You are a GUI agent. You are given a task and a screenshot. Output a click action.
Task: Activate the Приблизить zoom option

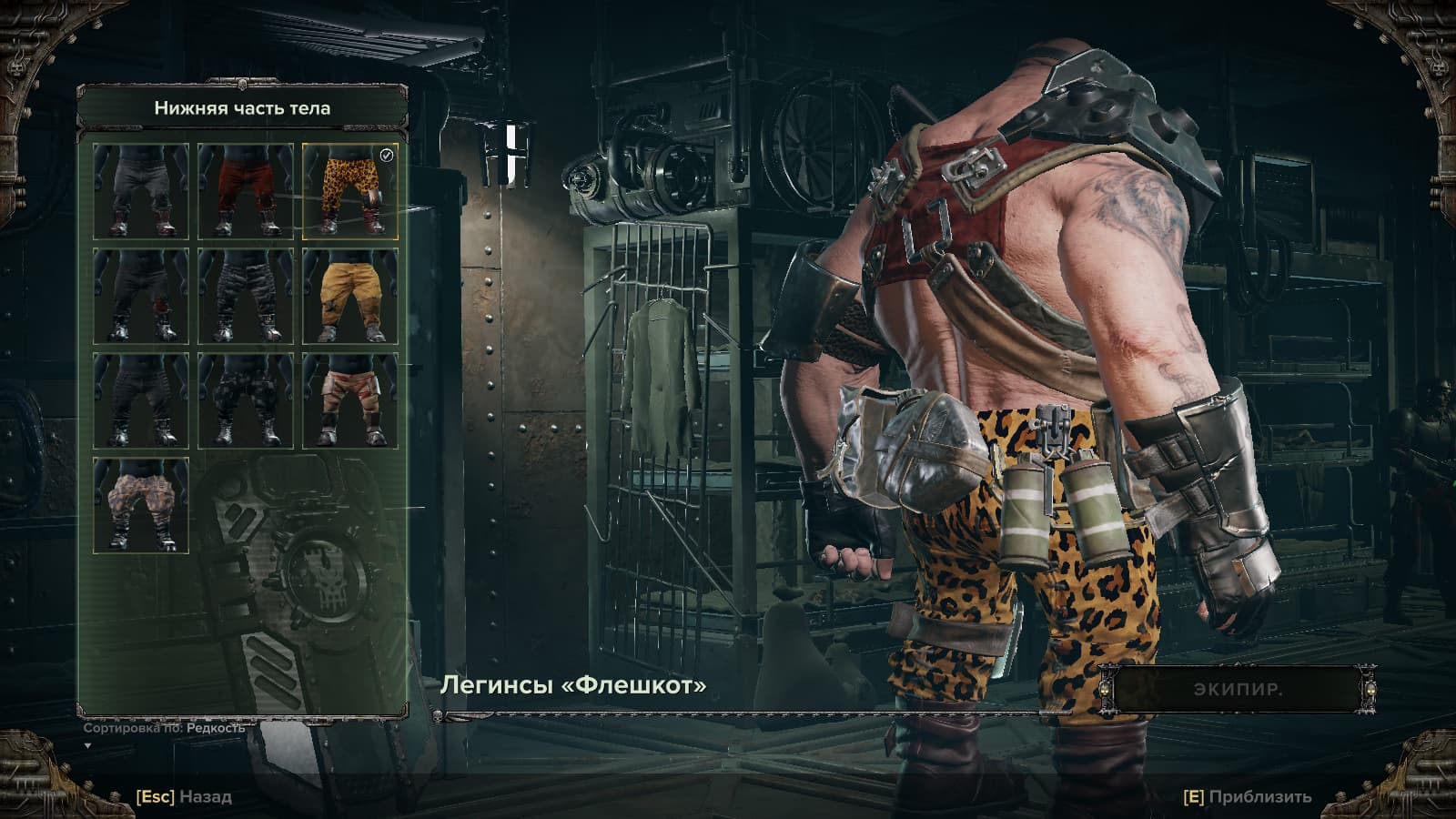coord(1248,796)
